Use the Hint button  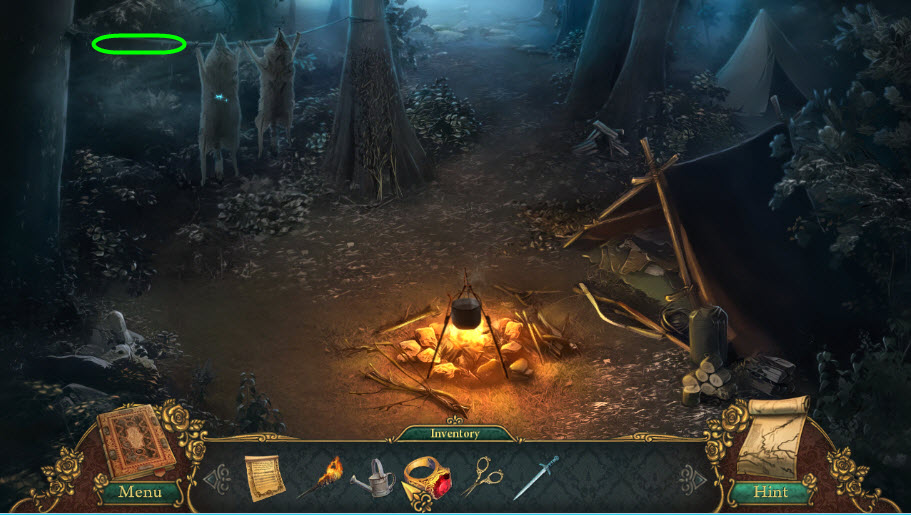click(x=769, y=492)
